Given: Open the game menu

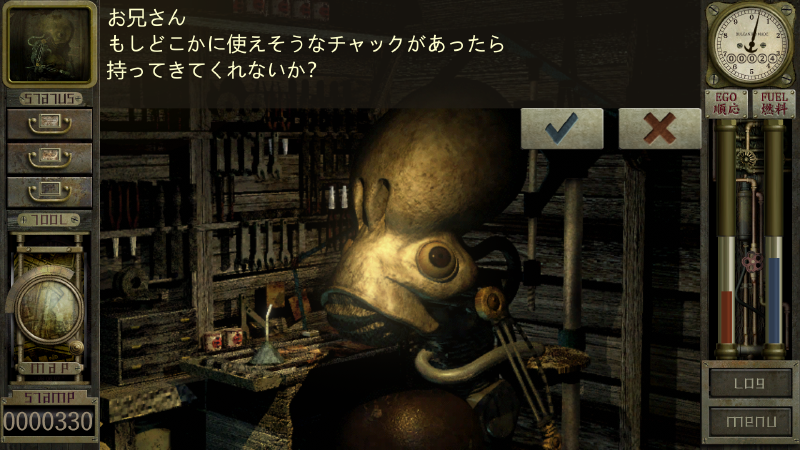Looking at the screenshot, I should (749, 422).
